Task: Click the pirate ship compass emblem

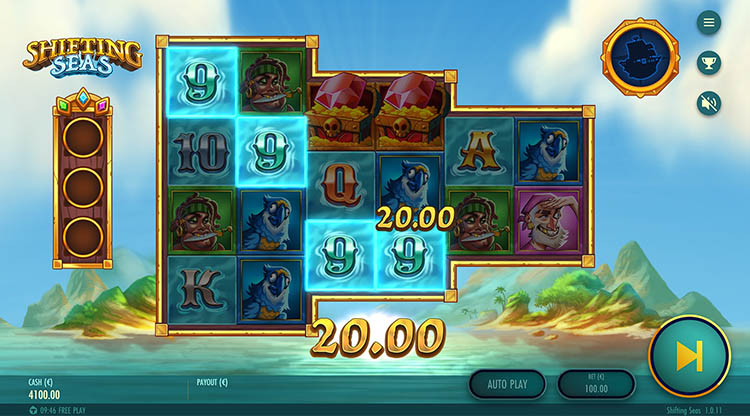Action: [x=640, y=57]
